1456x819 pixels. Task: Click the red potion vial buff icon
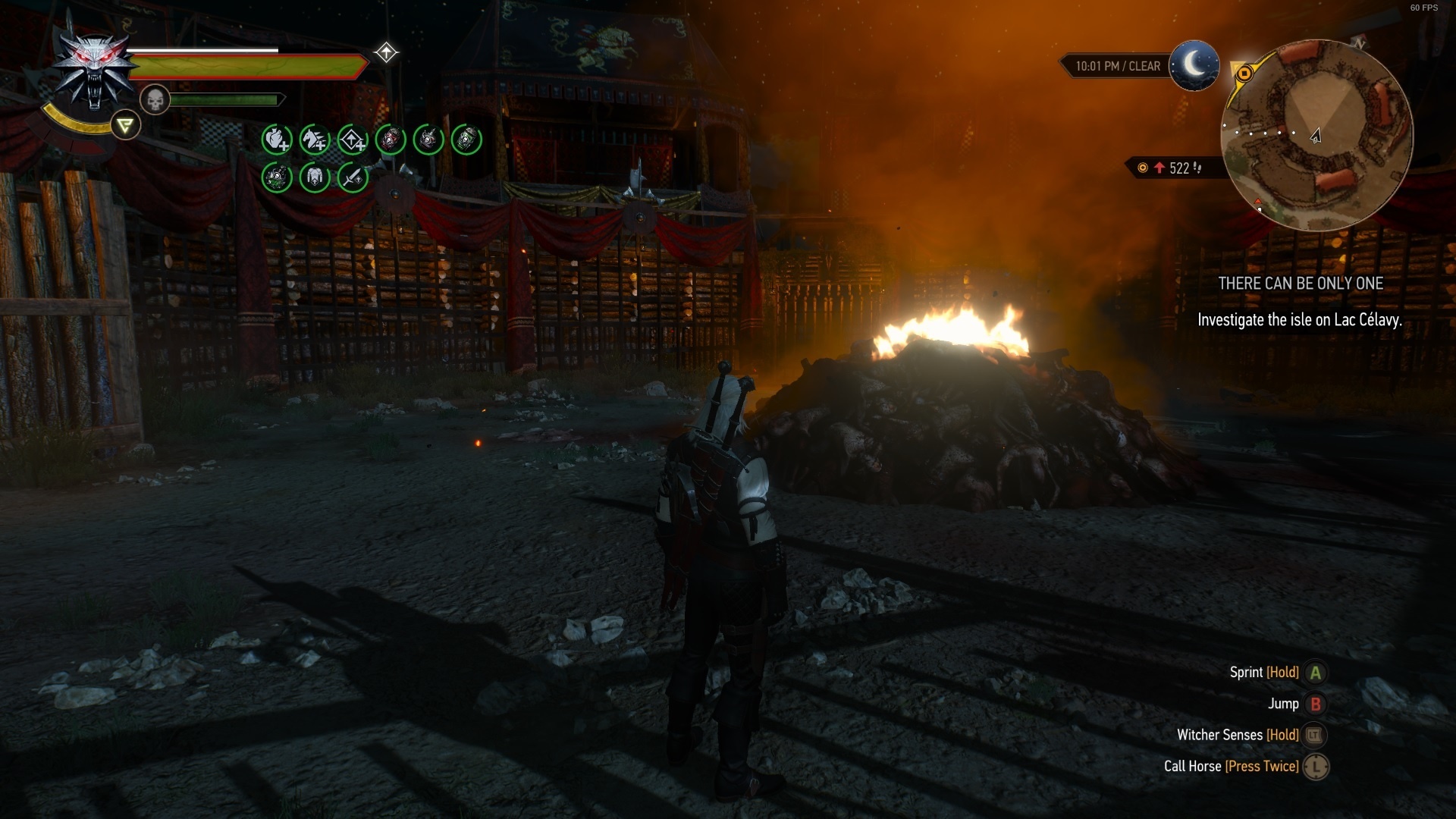(391, 140)
